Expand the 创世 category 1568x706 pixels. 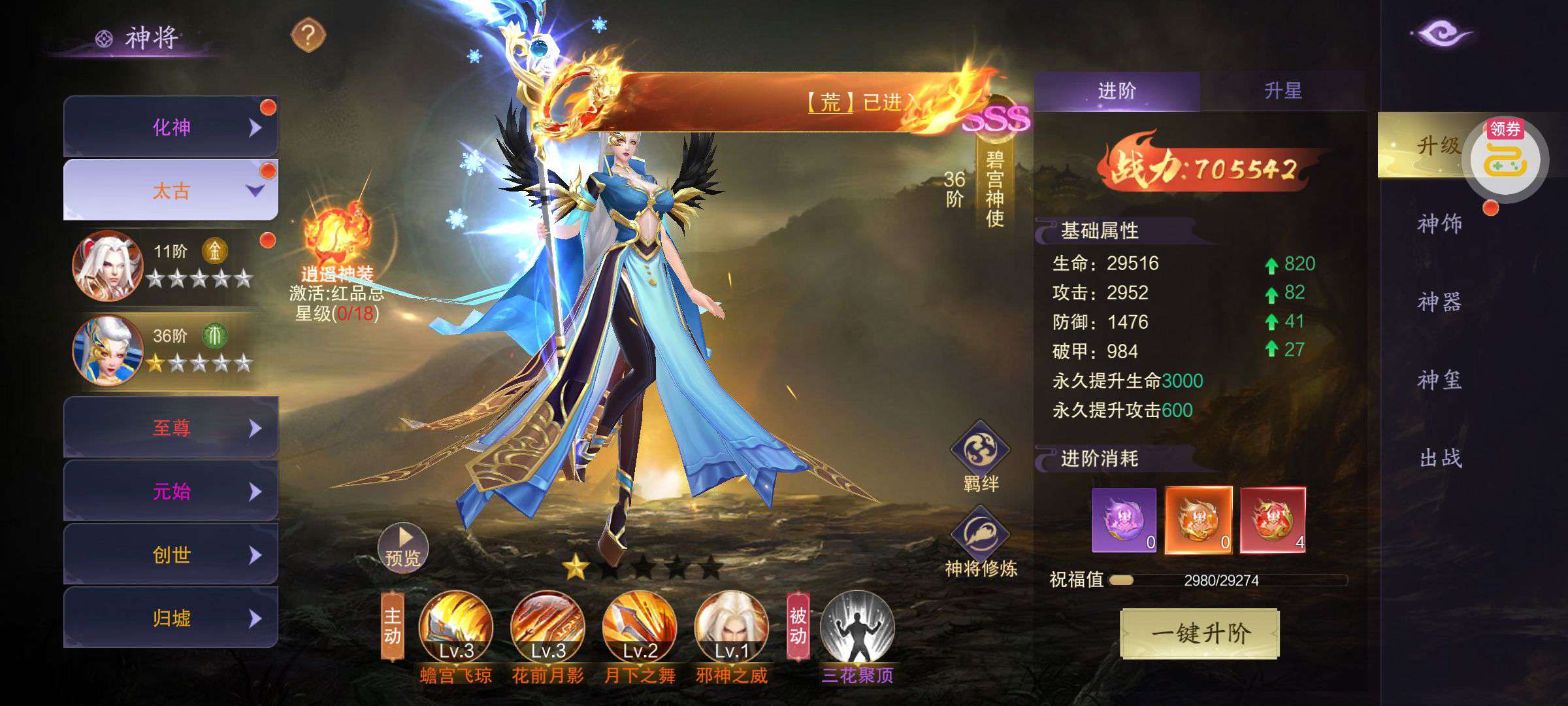point(171,554)
